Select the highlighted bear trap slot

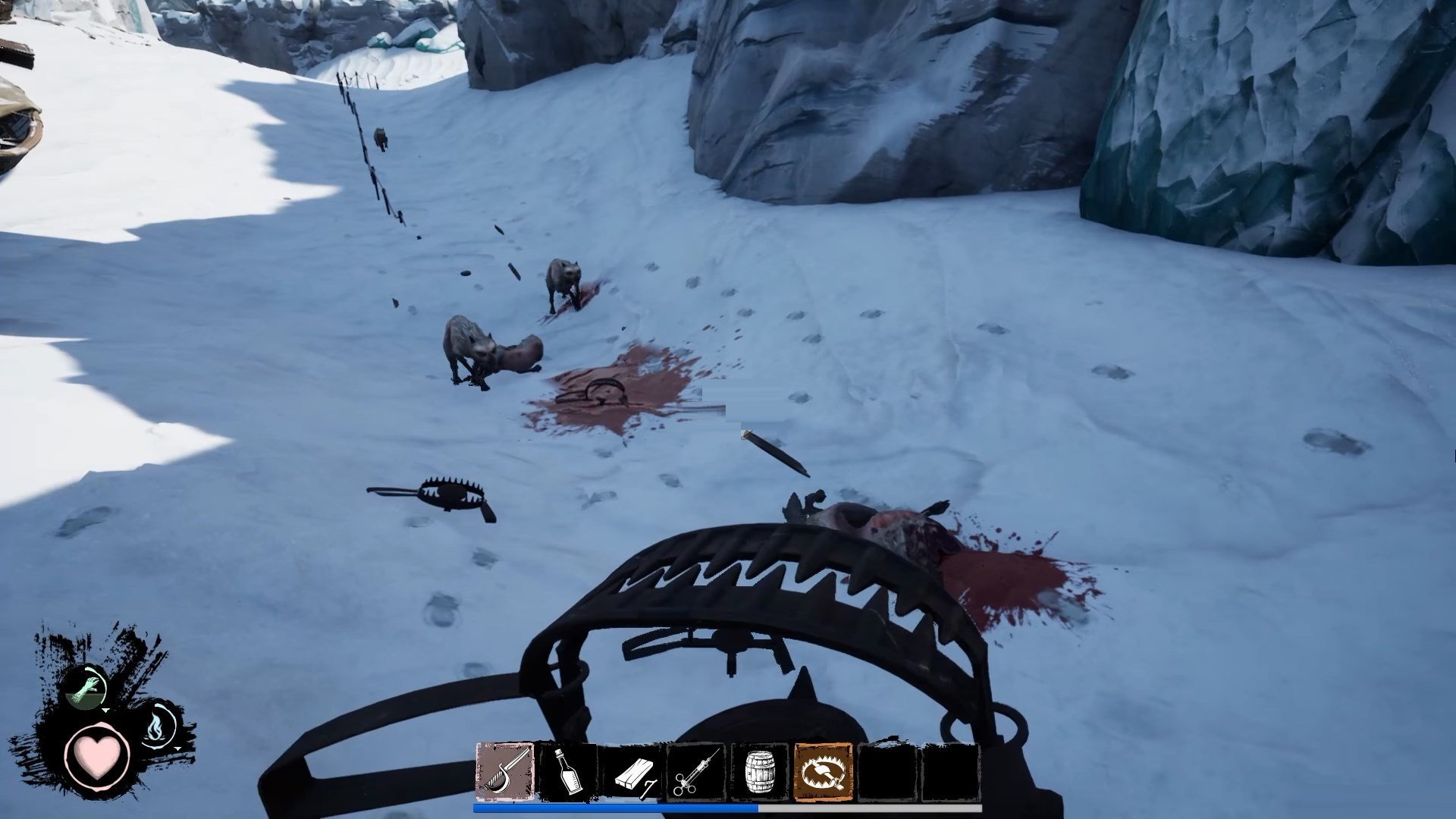click(x=824, y=771)
